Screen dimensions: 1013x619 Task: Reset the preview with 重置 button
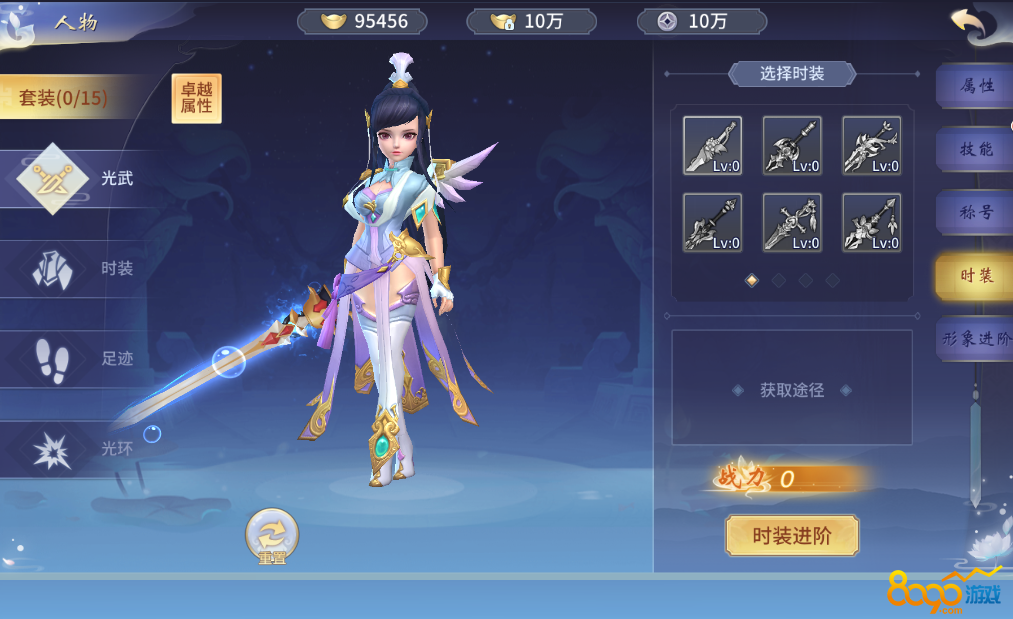click(272, 536)
